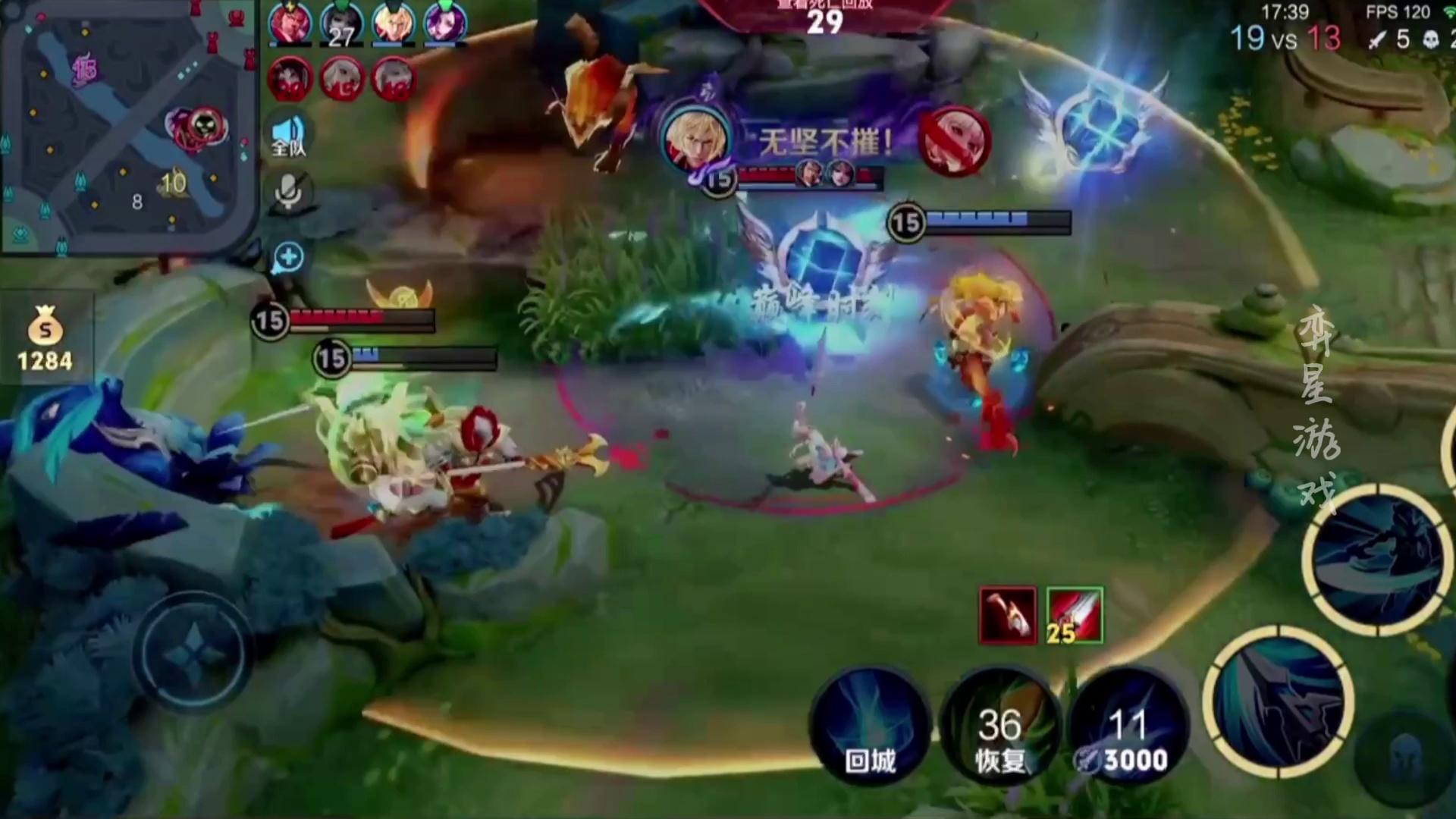The width and height of the screenshot is (1456, 819).
Task: Use the red sword item marked 25
Action: pyautogui.click(x=1075, y=615)
